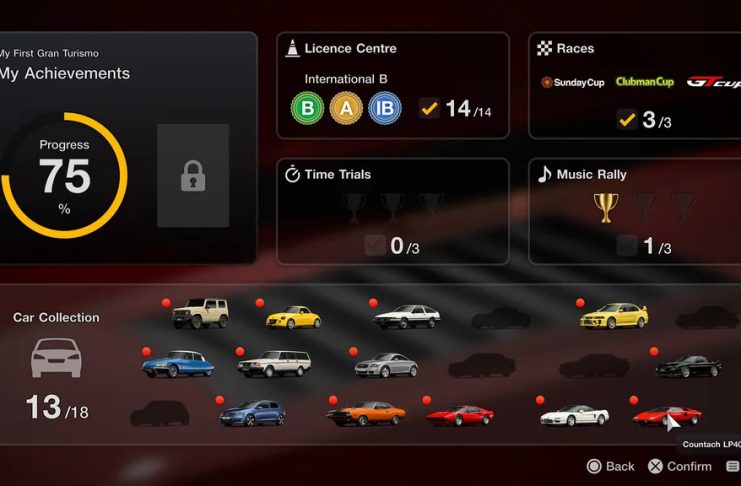Select the blue classic Citroën car
Image resolution: width=741 pixels, height=486 pixels.
(x=178, y=364)
